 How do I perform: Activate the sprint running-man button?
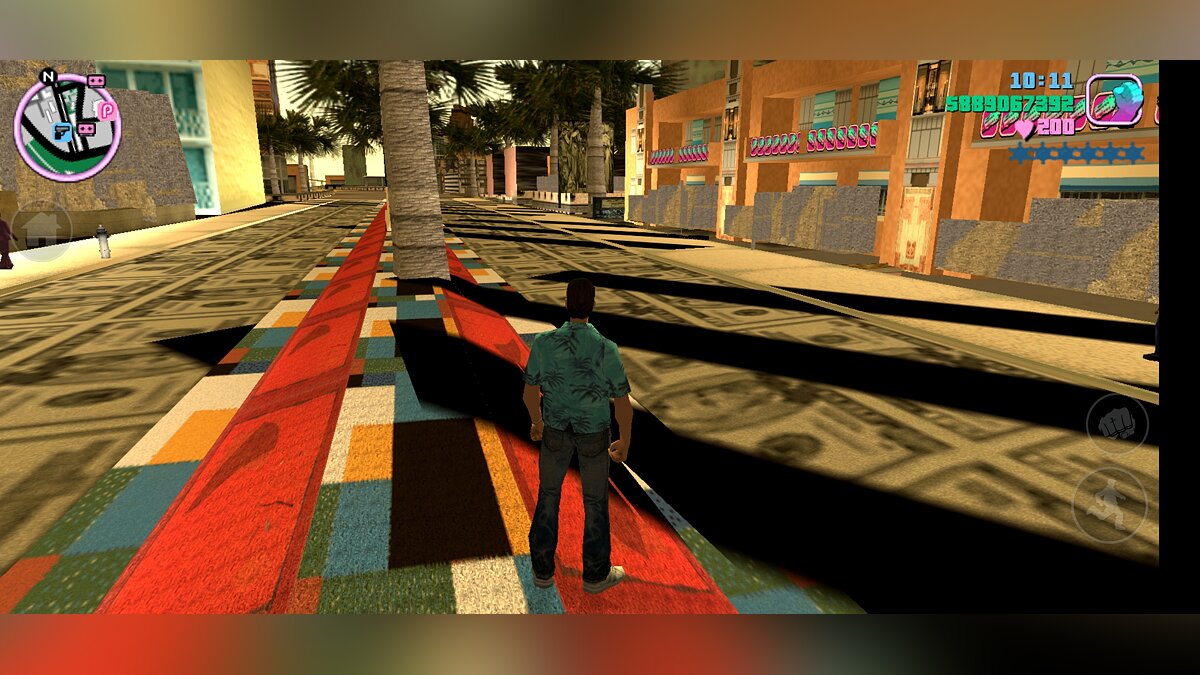1110,504
